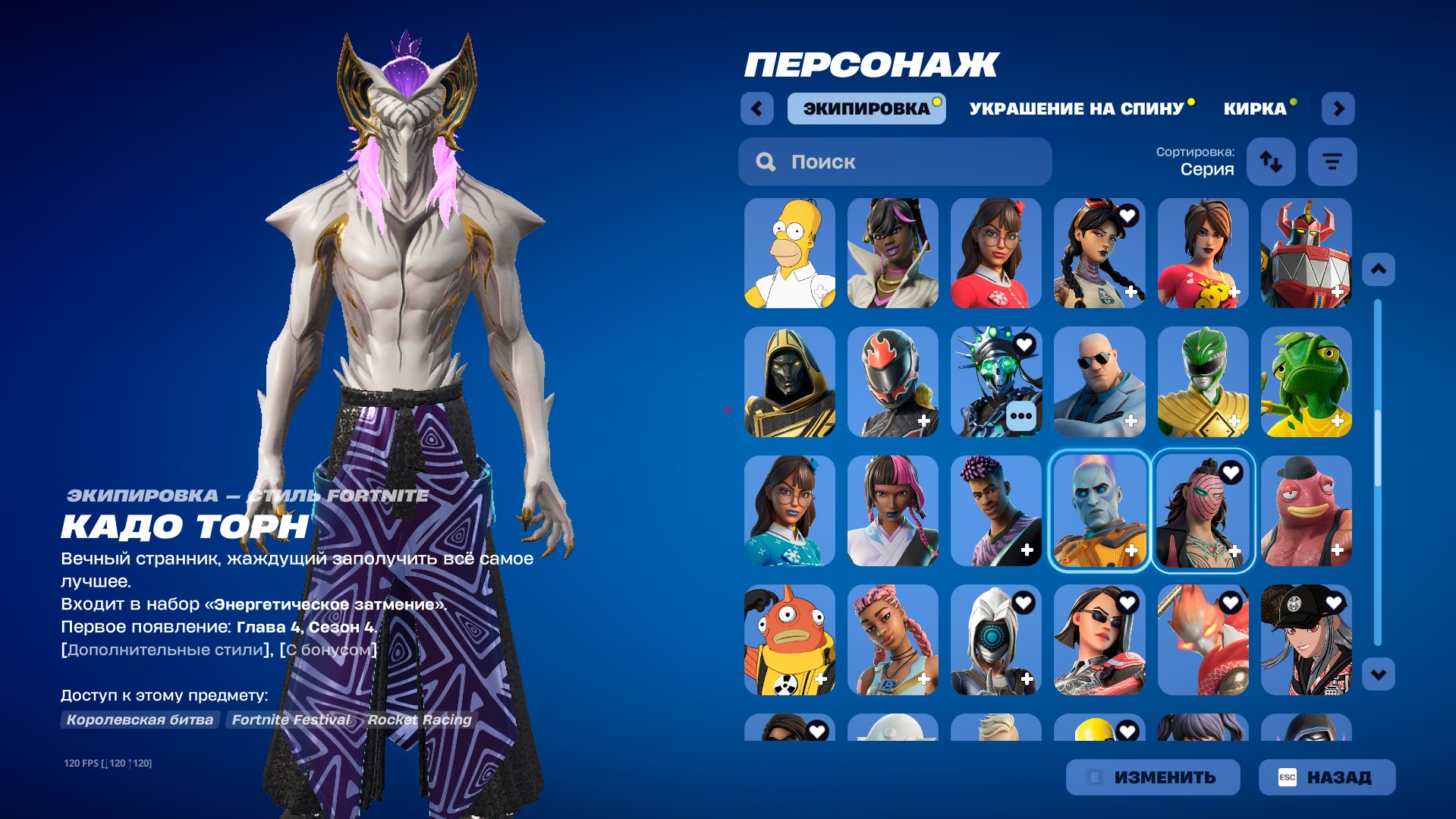Viewport: 1456px width, 819px height.
Task: Toggle the heart on the selected pink-masked skin
Action: pyautogui.click(x=1233, y=472)
